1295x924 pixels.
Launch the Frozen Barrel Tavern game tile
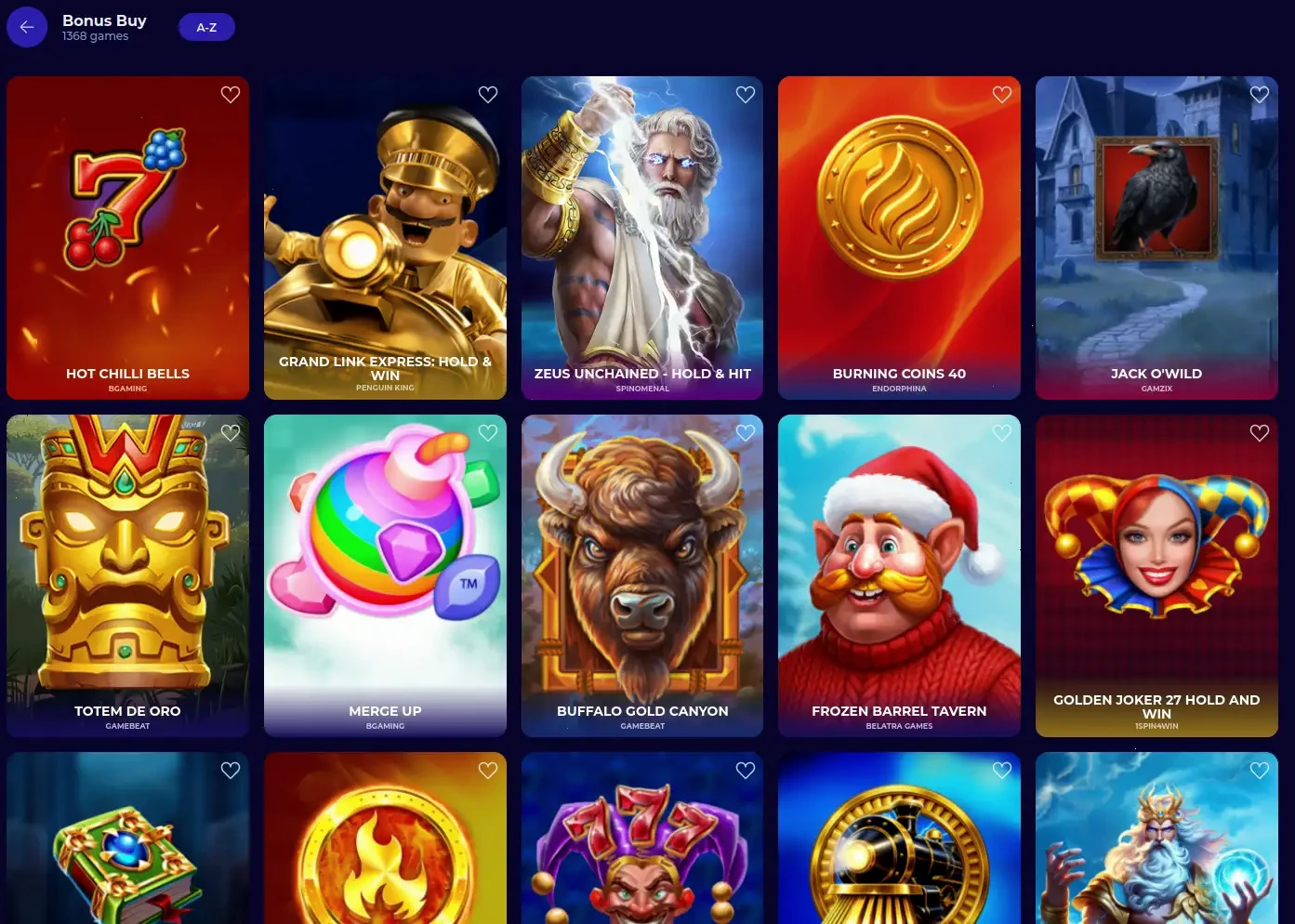tap(899, 575)
